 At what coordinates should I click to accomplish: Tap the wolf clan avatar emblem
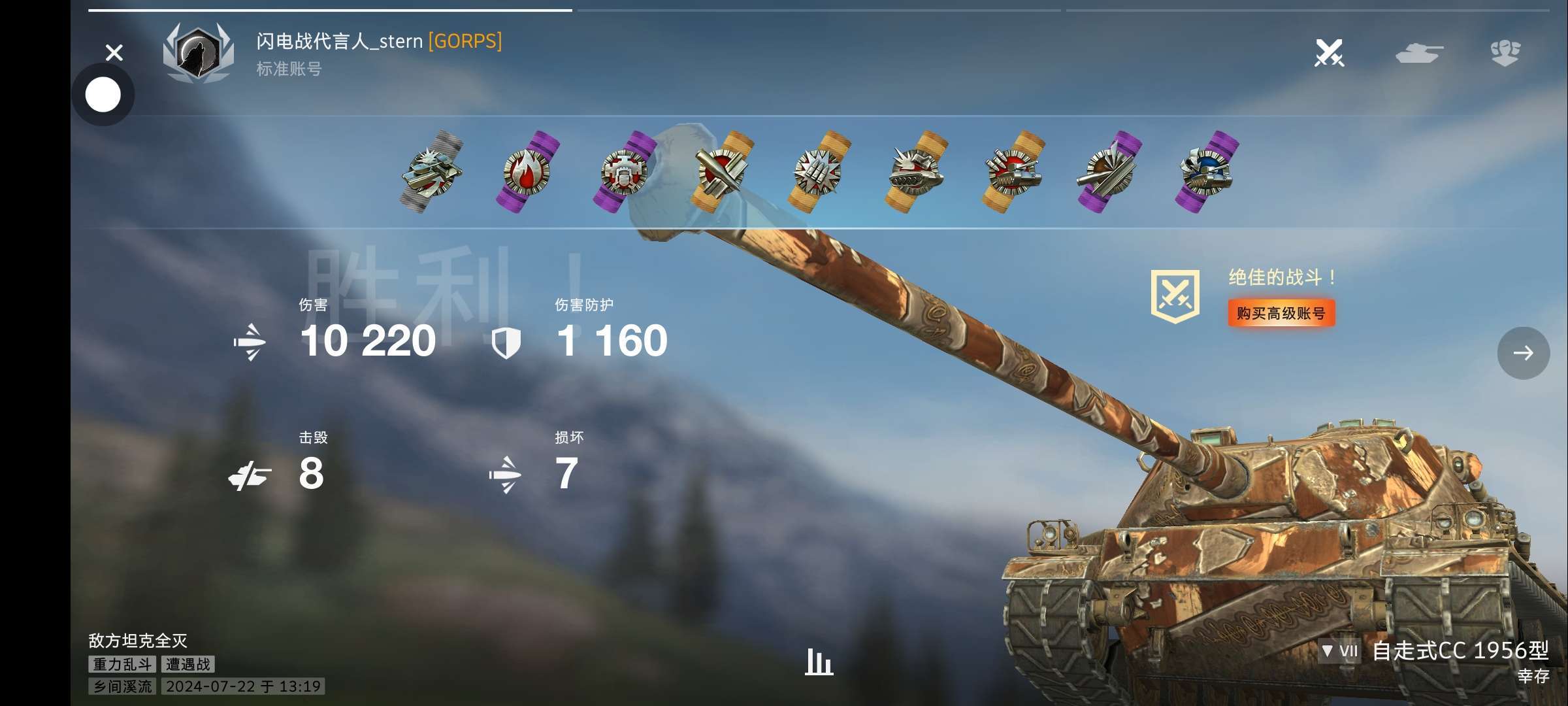click(198, 54)
